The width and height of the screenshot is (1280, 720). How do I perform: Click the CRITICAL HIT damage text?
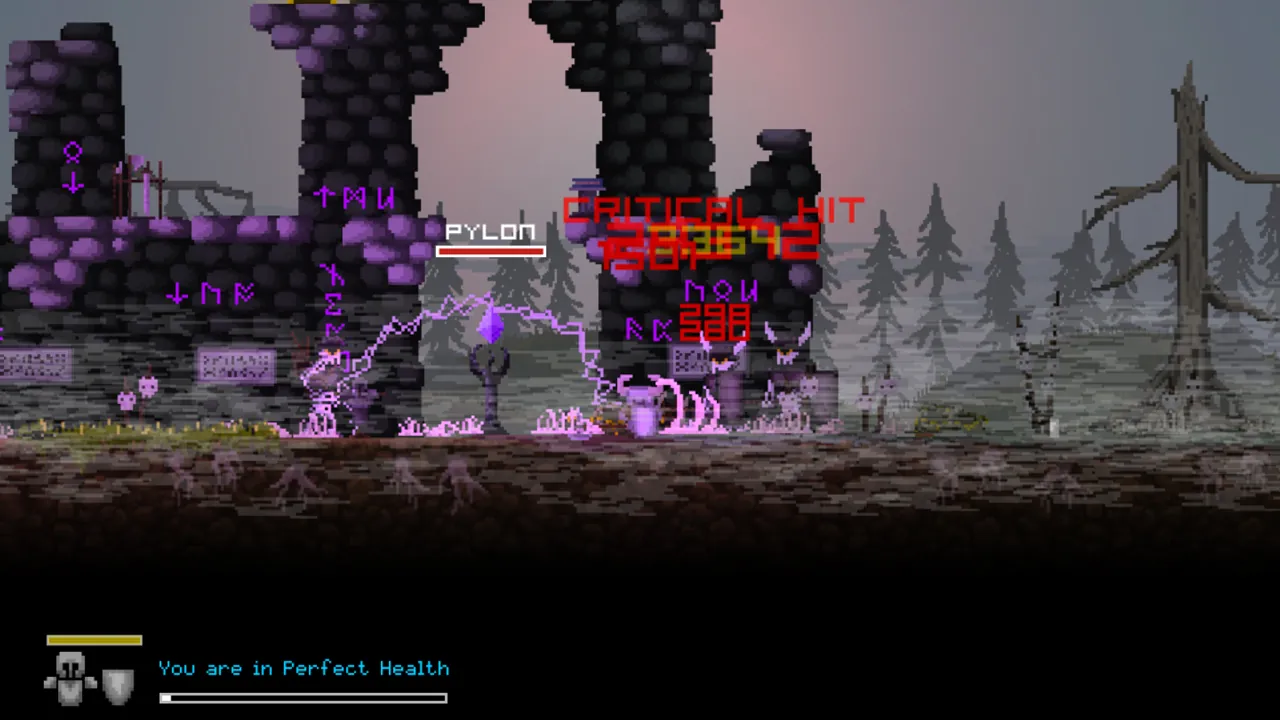coord(712,209)
